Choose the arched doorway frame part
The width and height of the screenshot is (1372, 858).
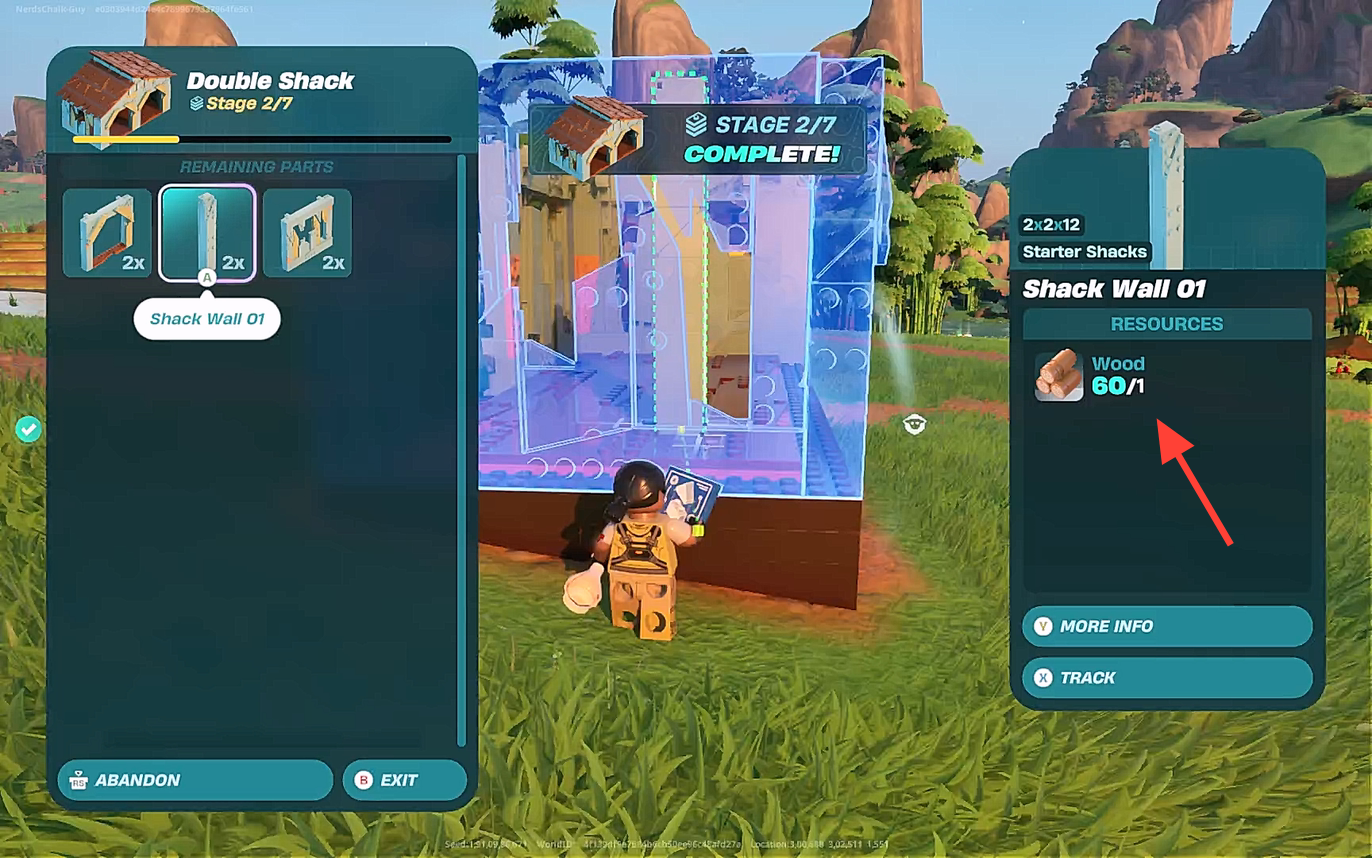(107, 233)
